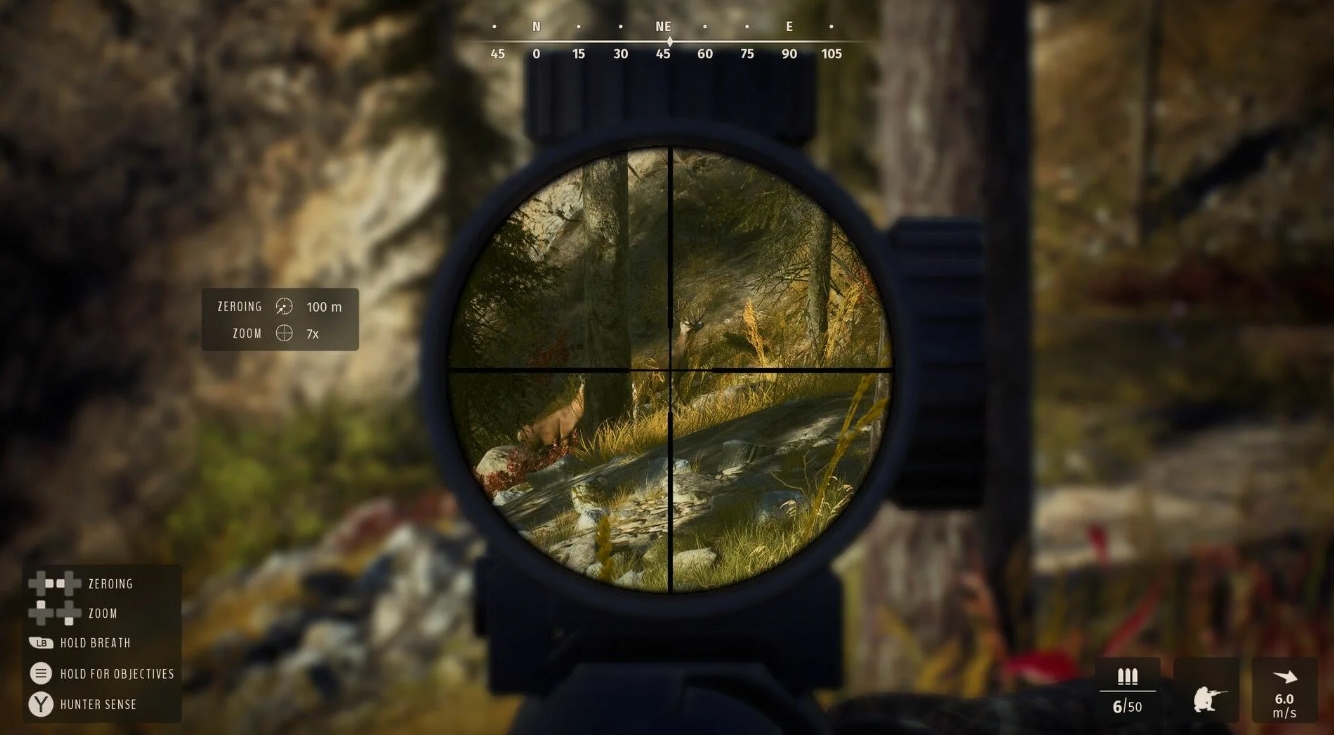
Task: Click the compass needle marker at 45
Action: point(668,42)
